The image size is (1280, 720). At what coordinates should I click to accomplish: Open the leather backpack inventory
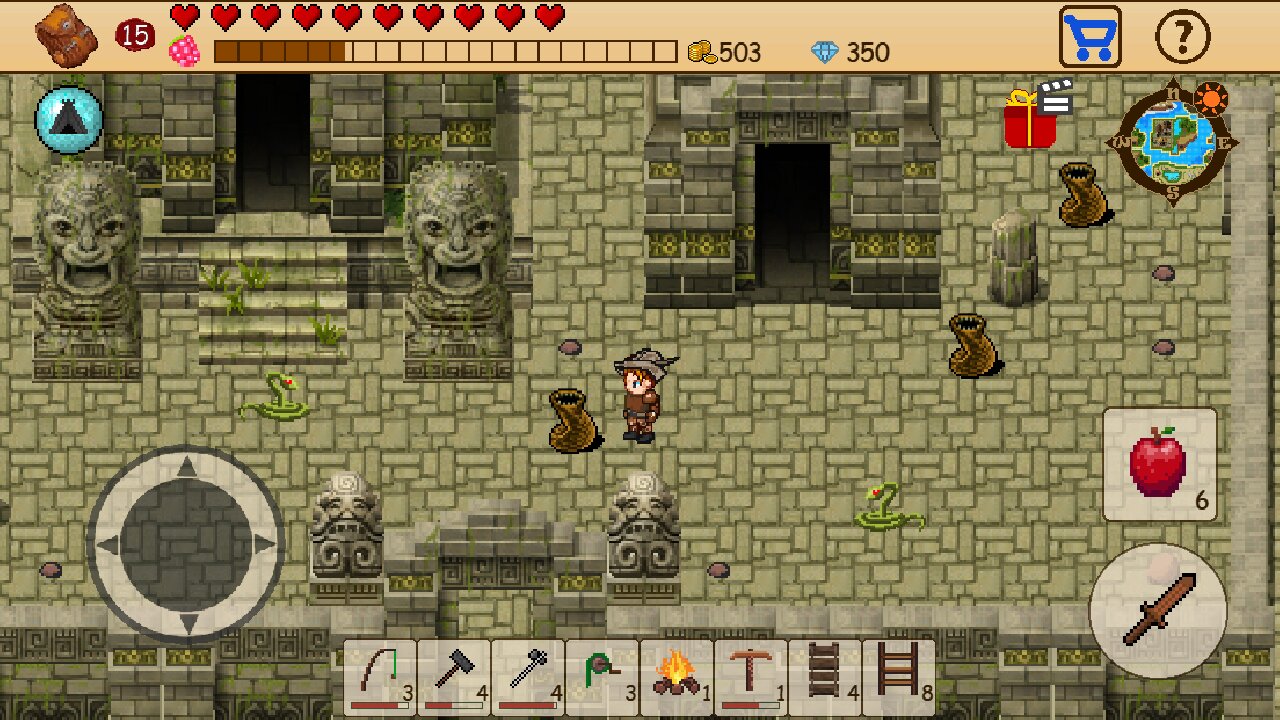(x=66, y=36)
